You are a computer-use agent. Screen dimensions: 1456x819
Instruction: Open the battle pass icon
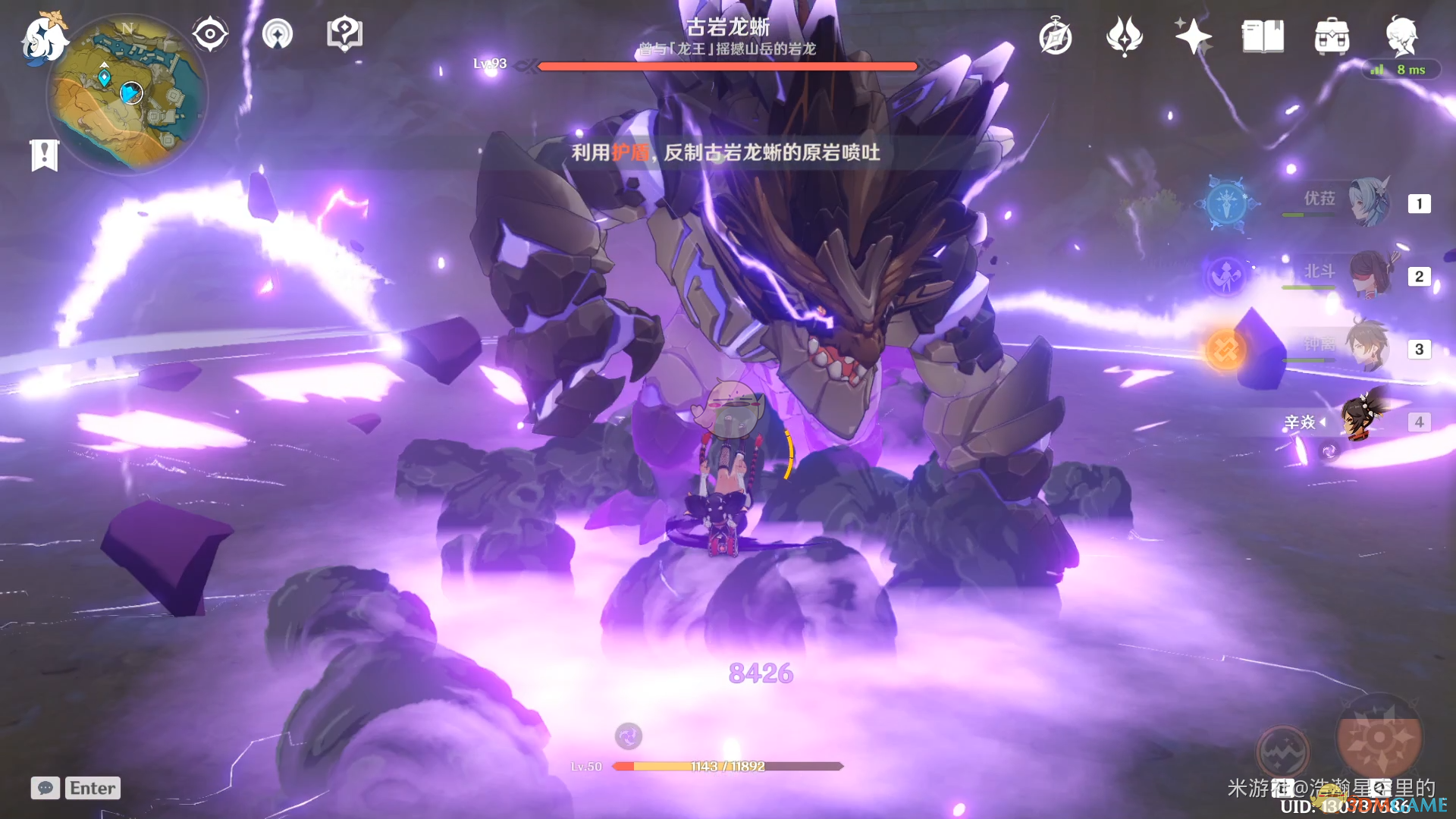click(1125, 36)
